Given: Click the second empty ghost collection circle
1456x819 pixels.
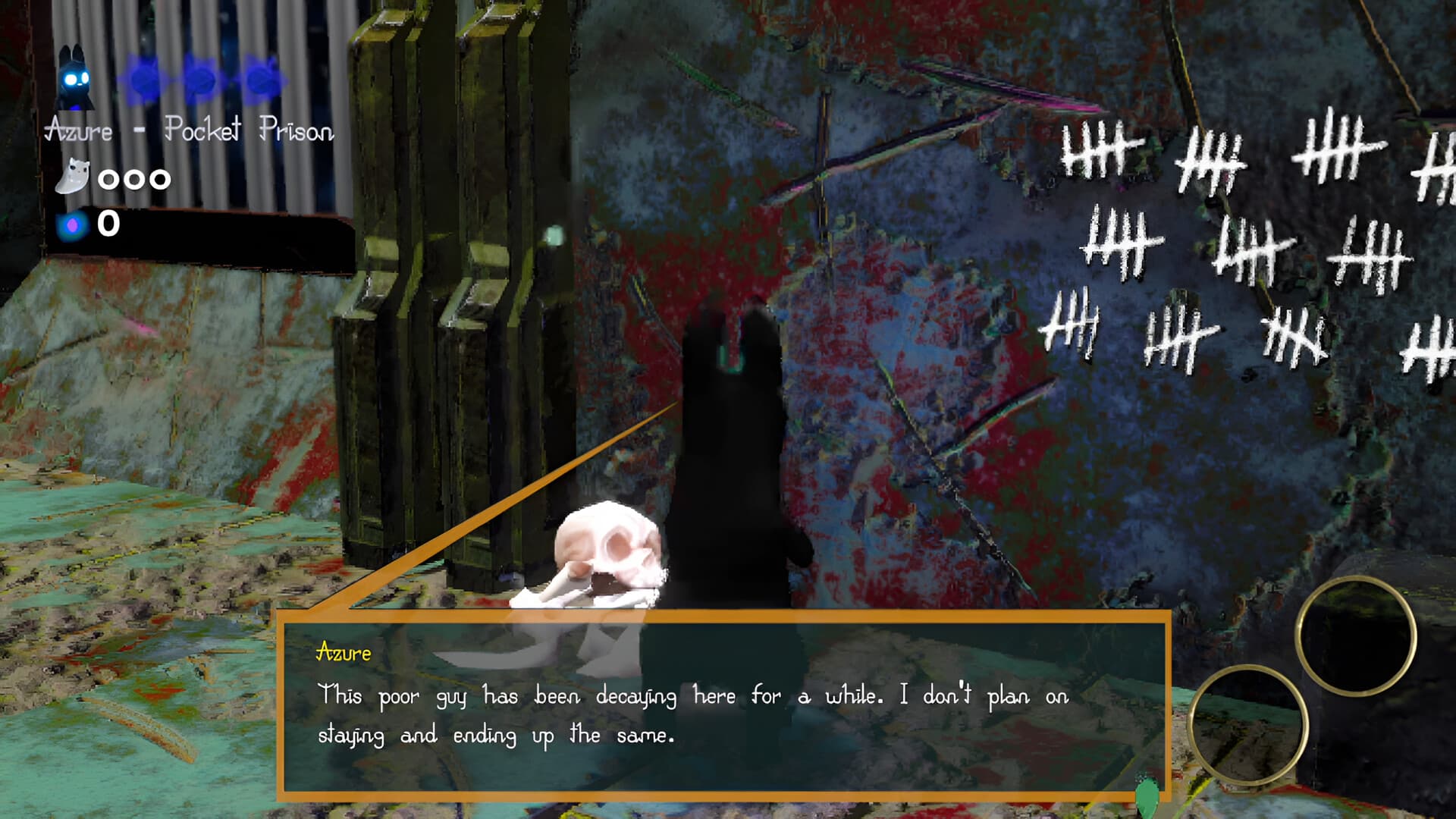Looking at the screenshot, I should click(134, 178).
